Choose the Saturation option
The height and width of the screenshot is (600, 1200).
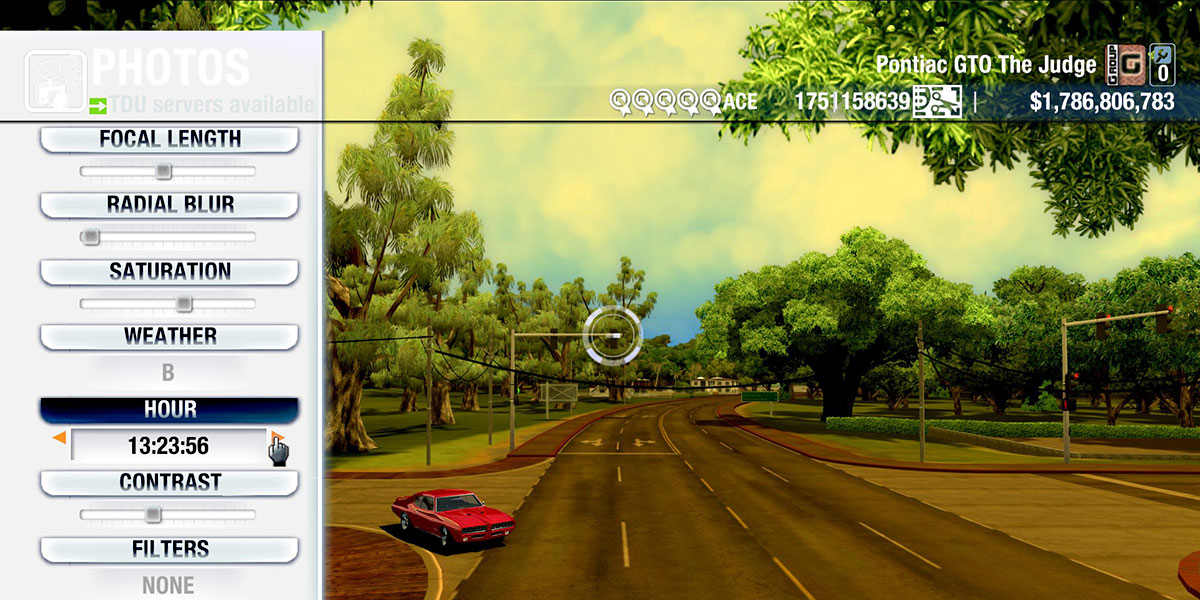pyautogui.click(x=169, y=271)
